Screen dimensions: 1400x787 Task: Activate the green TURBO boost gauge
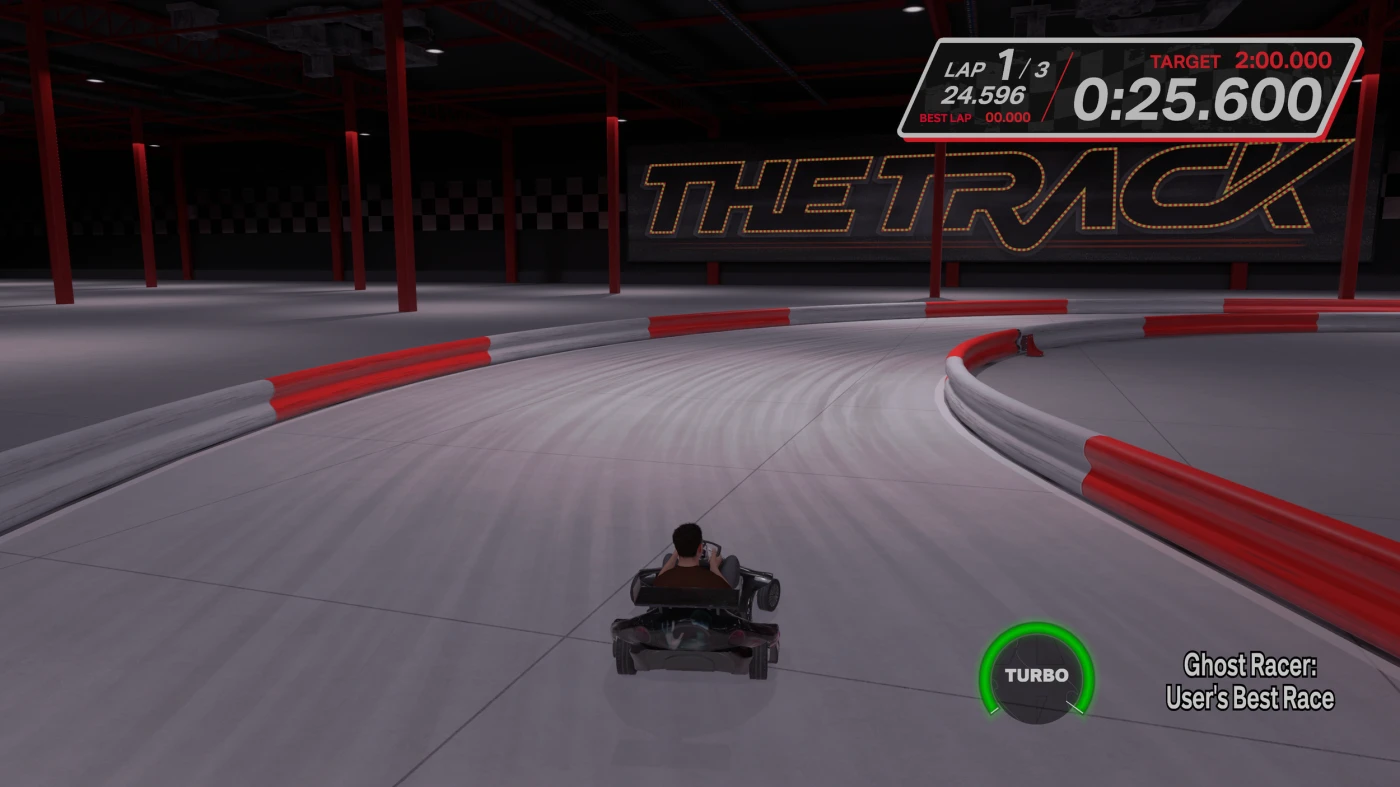[x=1036, y=675]
